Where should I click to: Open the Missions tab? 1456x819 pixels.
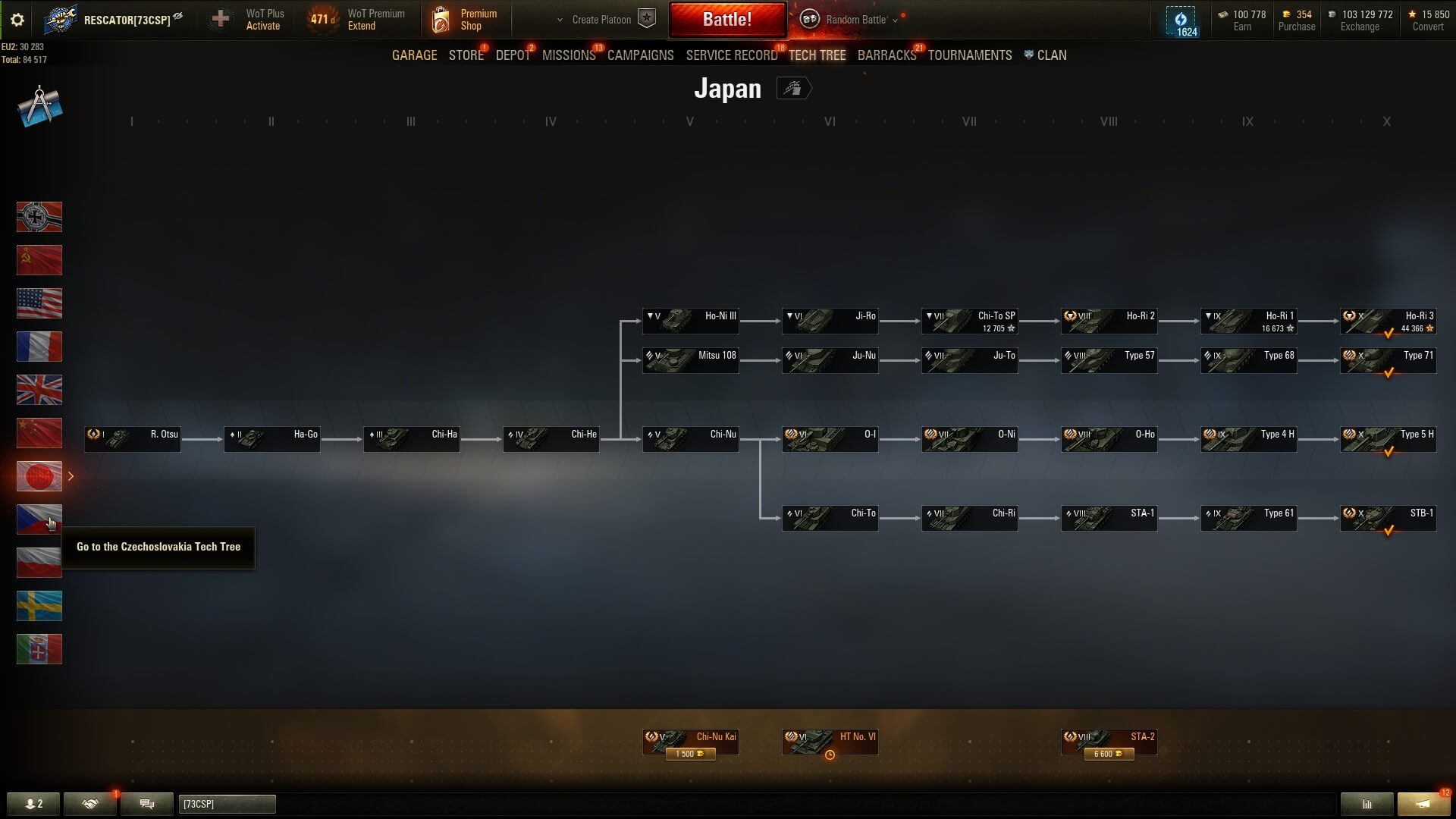tap(569, 55)
